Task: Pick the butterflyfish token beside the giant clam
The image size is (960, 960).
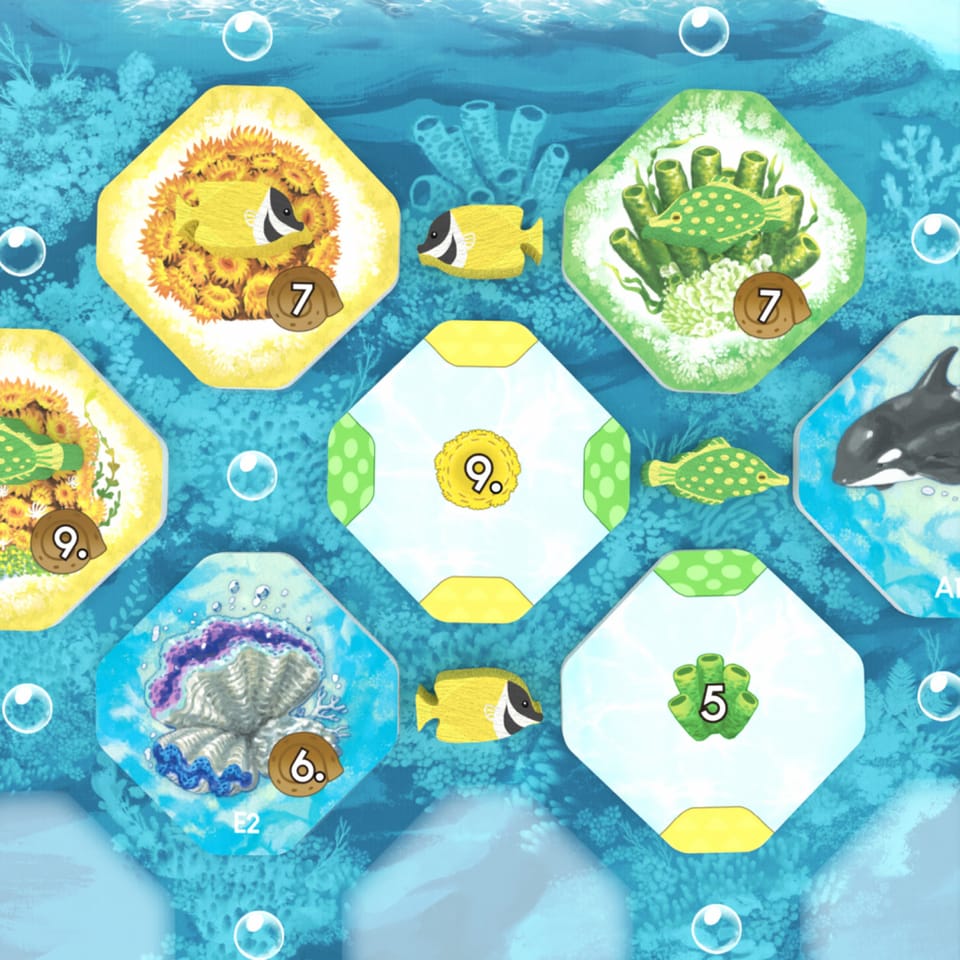Action: pyautogui.click(x=479, y=703)
